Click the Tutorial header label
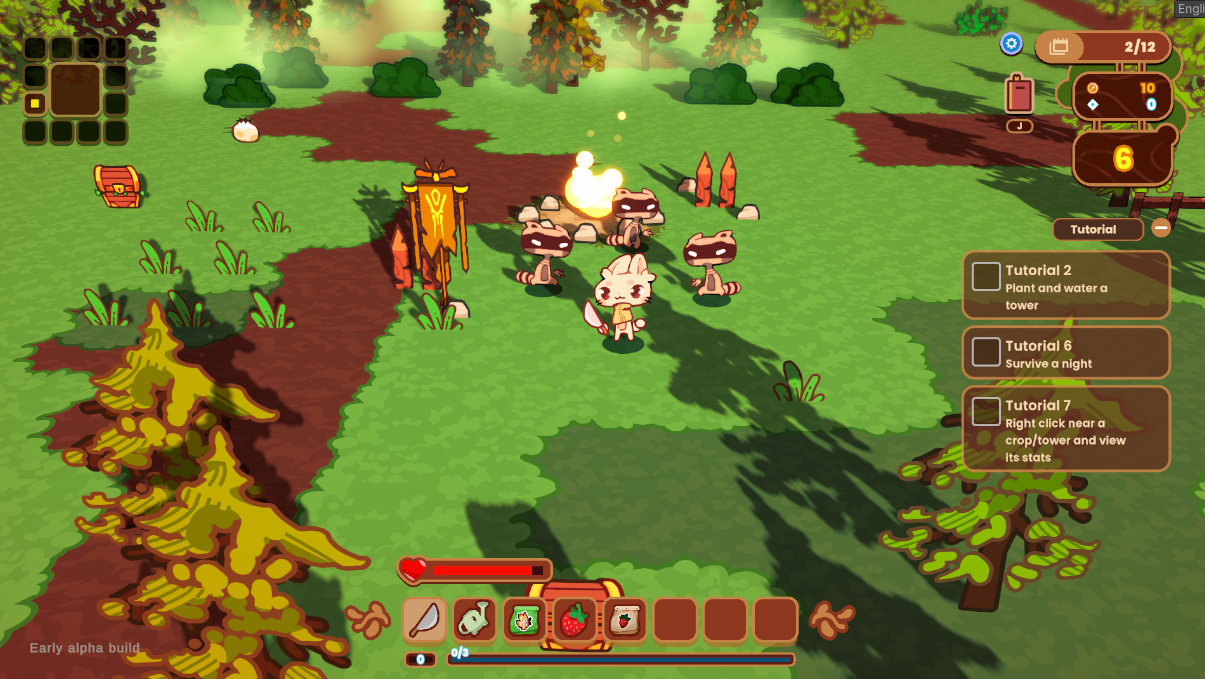The width and height of the screenshot is (1205, 679). (1097, 229)
